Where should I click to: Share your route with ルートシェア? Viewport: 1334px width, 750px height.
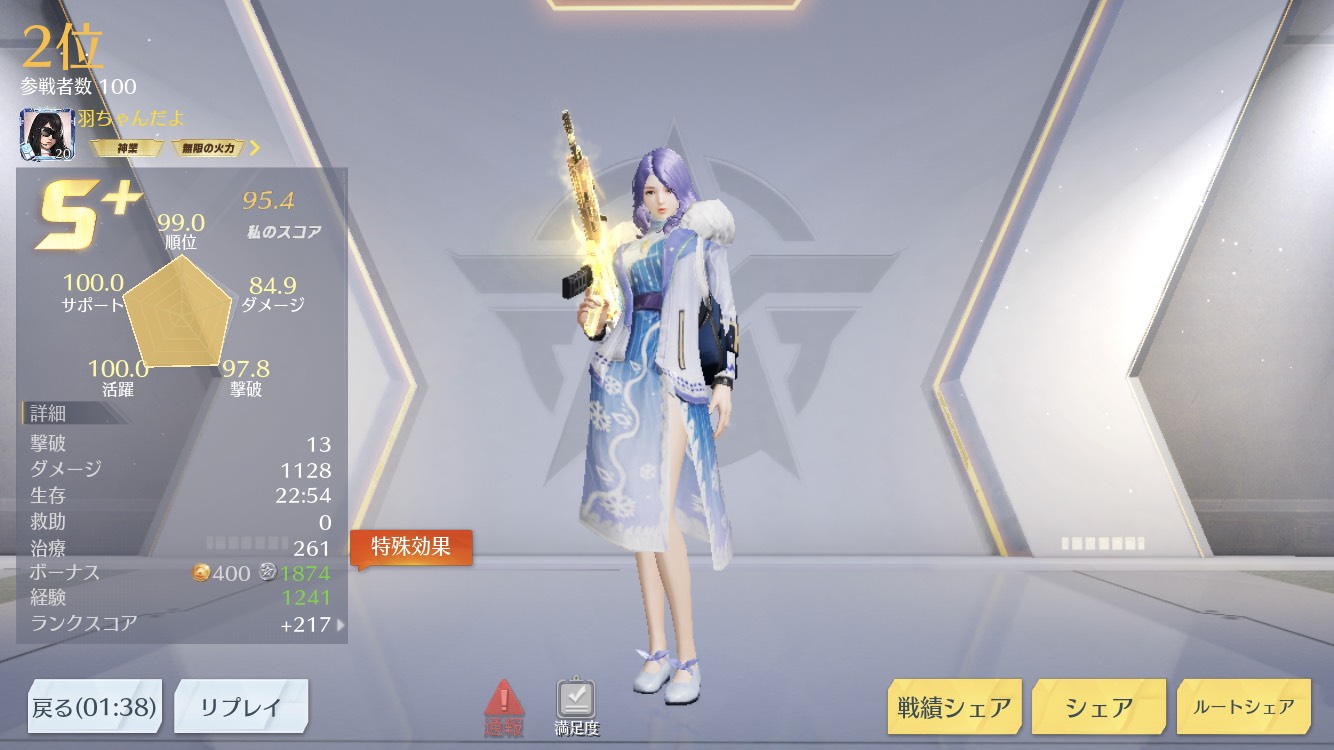1243,707
